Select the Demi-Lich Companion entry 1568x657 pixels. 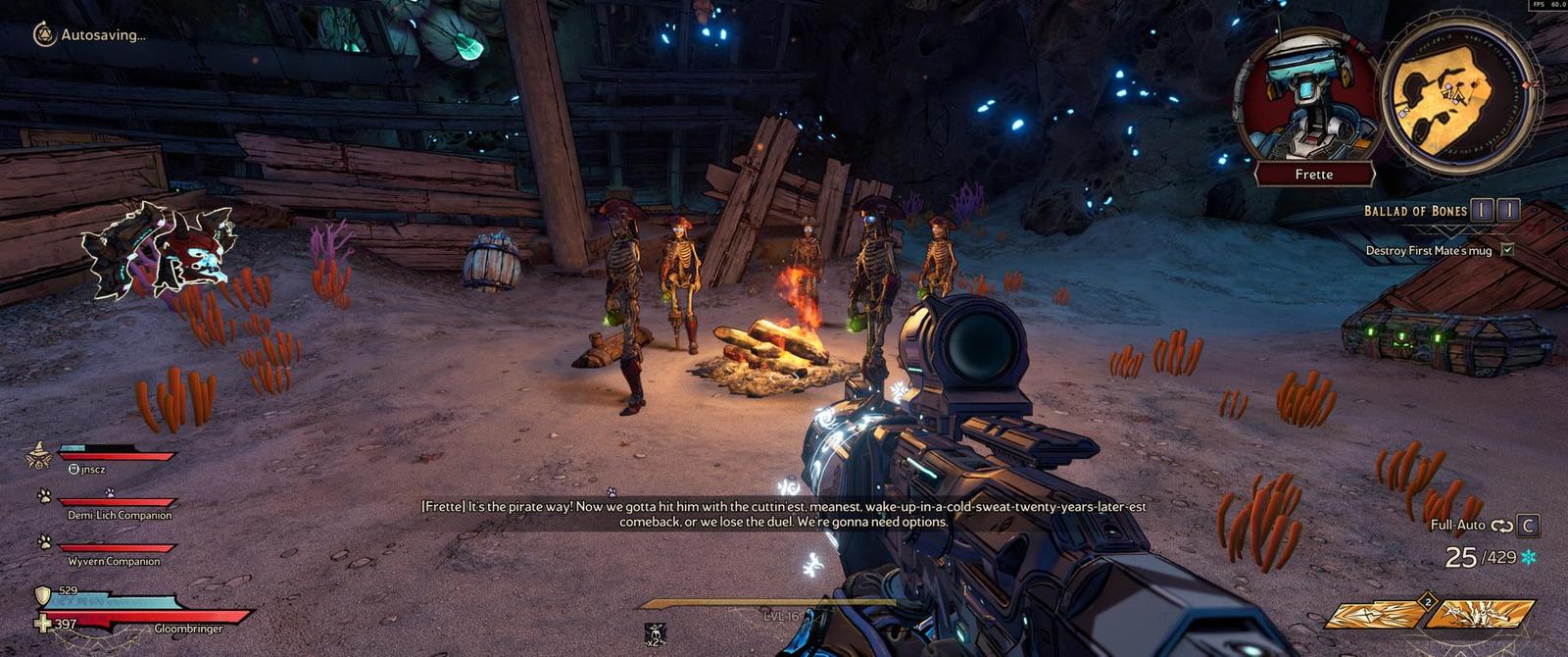tap(119, 515)
